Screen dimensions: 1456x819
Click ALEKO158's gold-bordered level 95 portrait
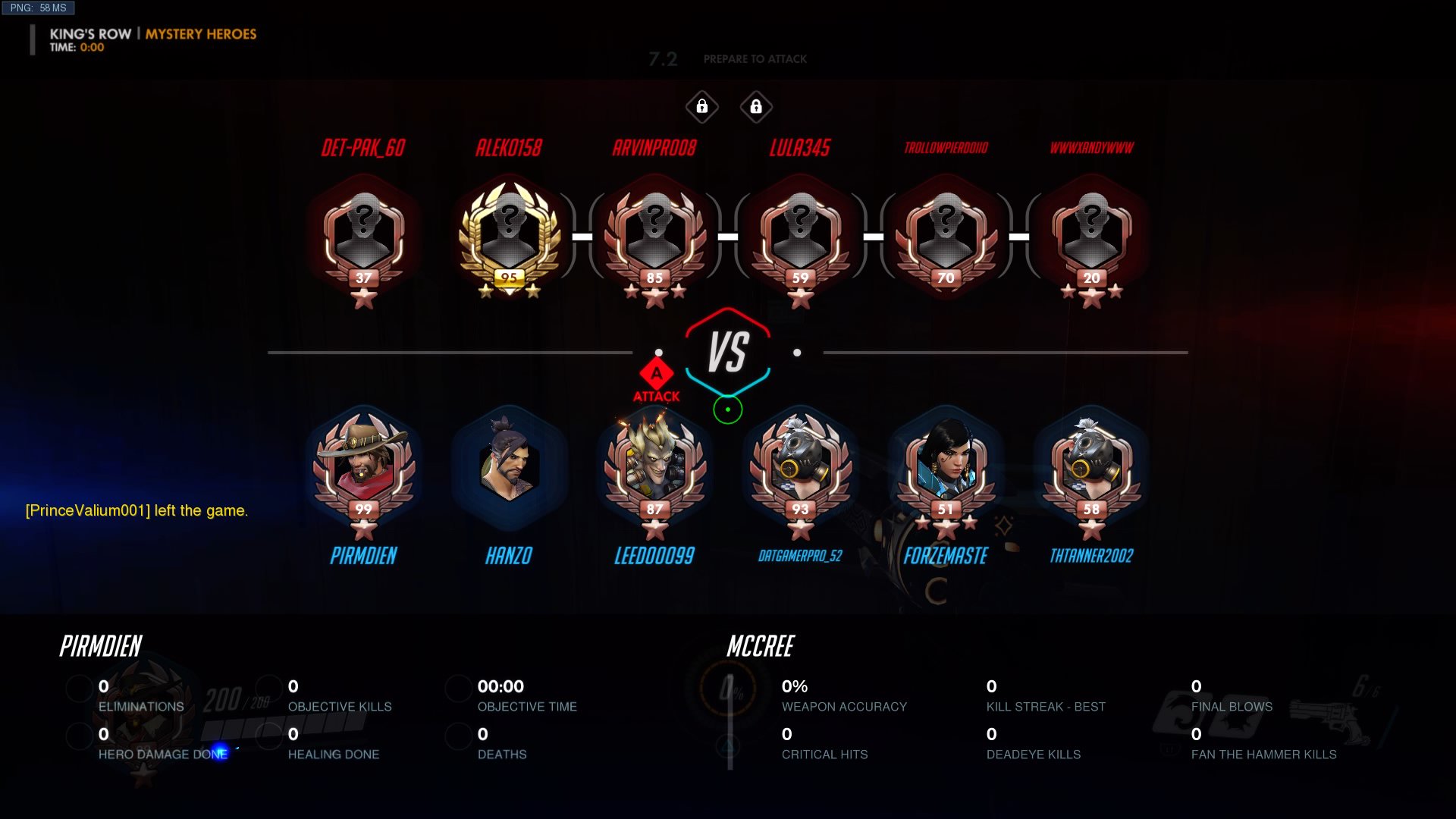510,233
